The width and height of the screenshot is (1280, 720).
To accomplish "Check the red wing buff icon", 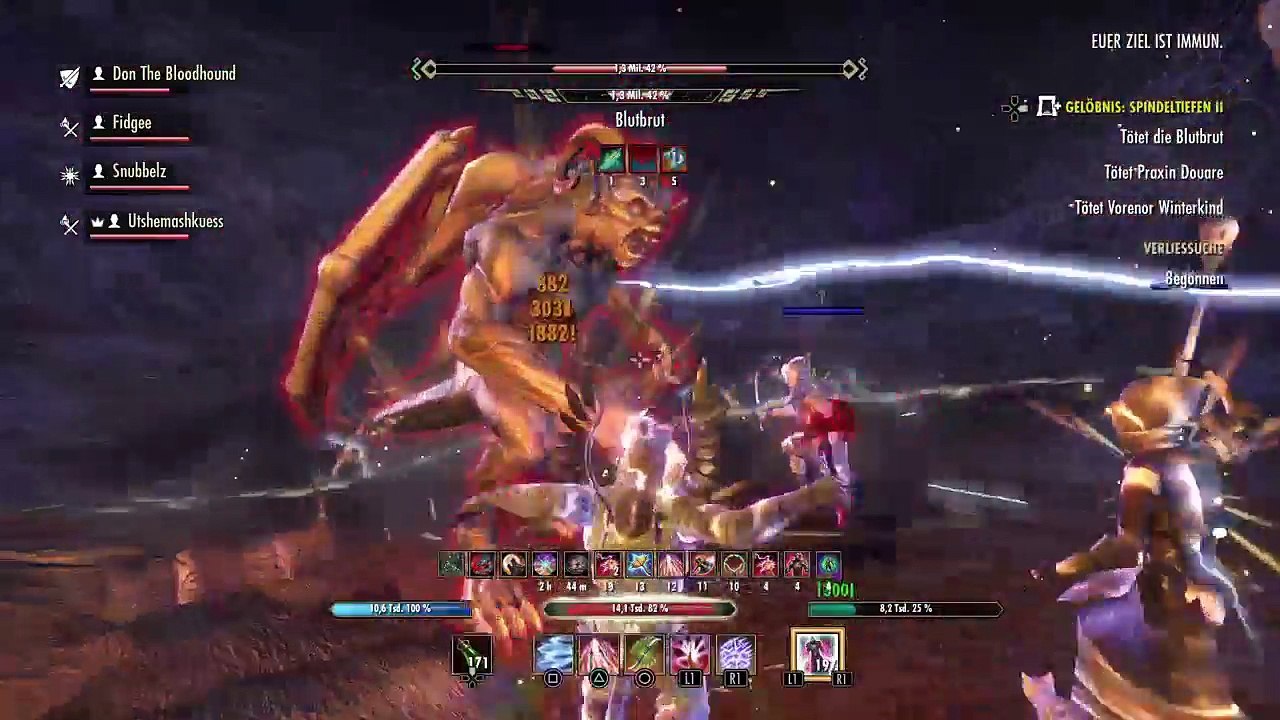I will click(x=482, y=565).
